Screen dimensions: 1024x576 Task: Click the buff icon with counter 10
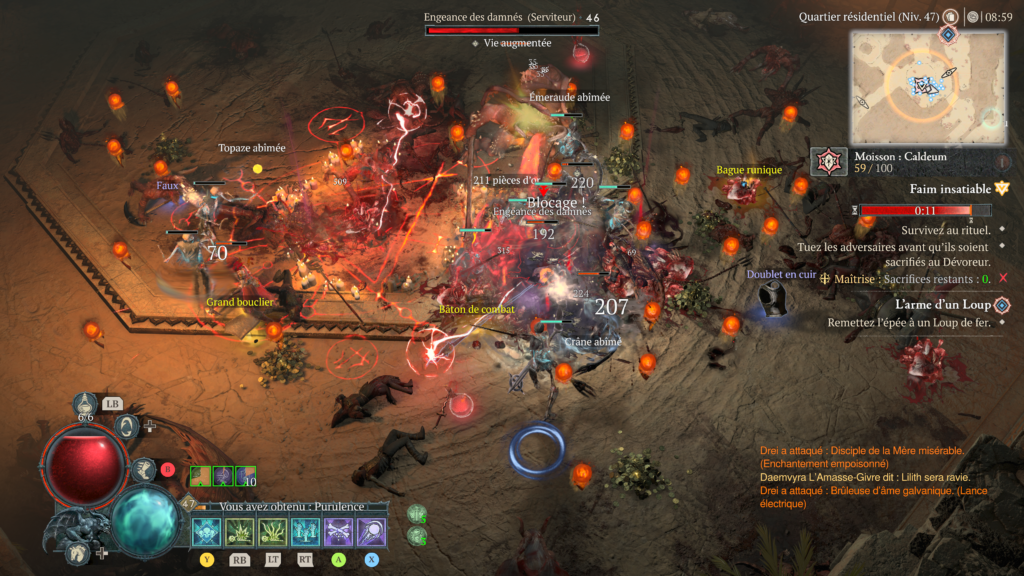[x=246, y=476]
